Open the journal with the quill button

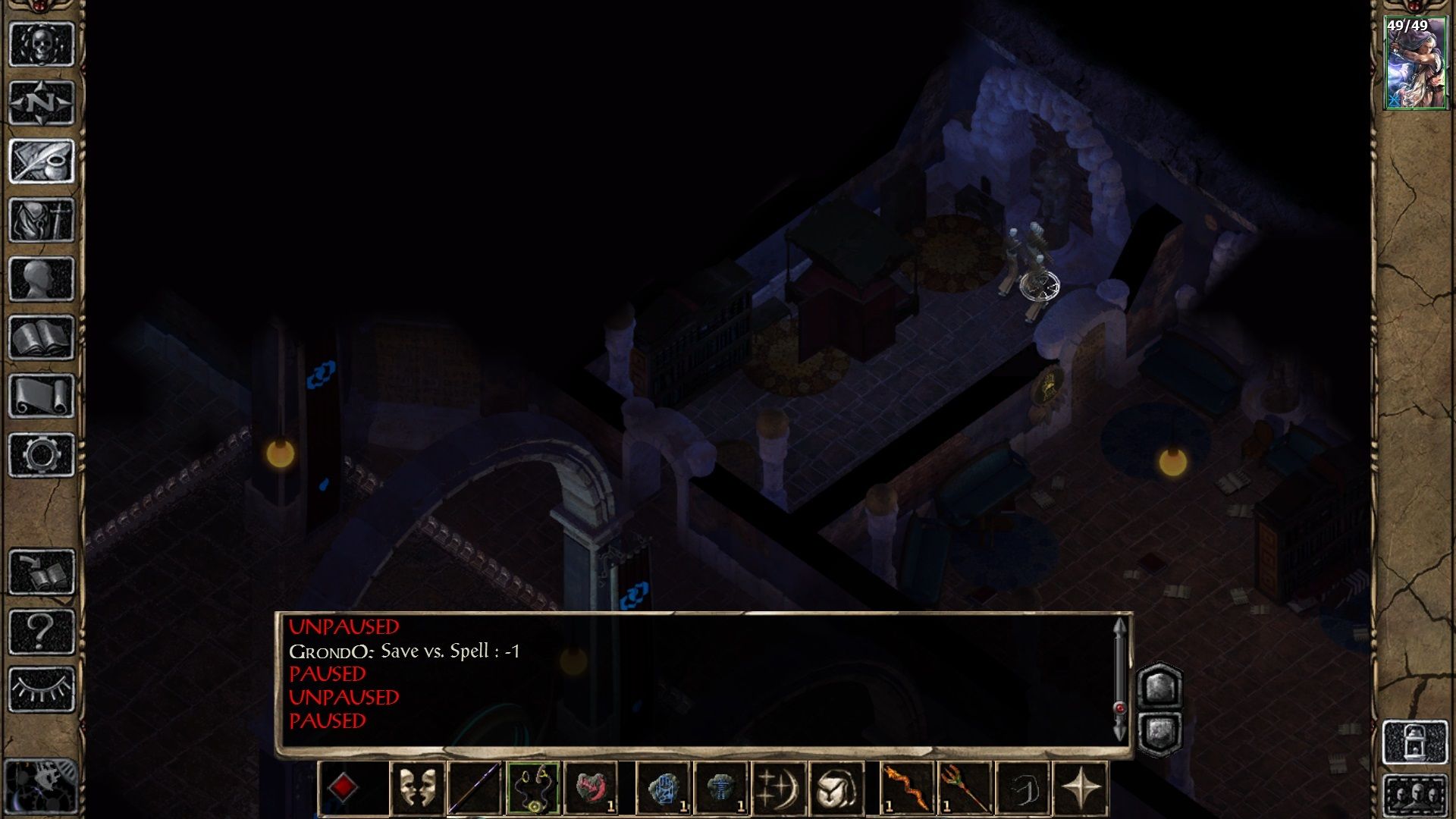[42, 161]
